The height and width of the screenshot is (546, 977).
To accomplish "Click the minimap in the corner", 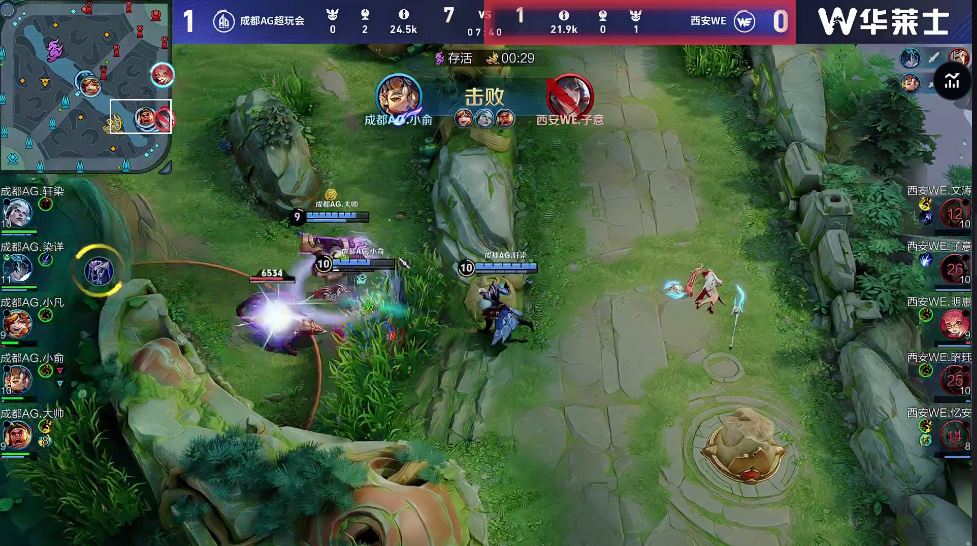I will (x=87, y=86).
